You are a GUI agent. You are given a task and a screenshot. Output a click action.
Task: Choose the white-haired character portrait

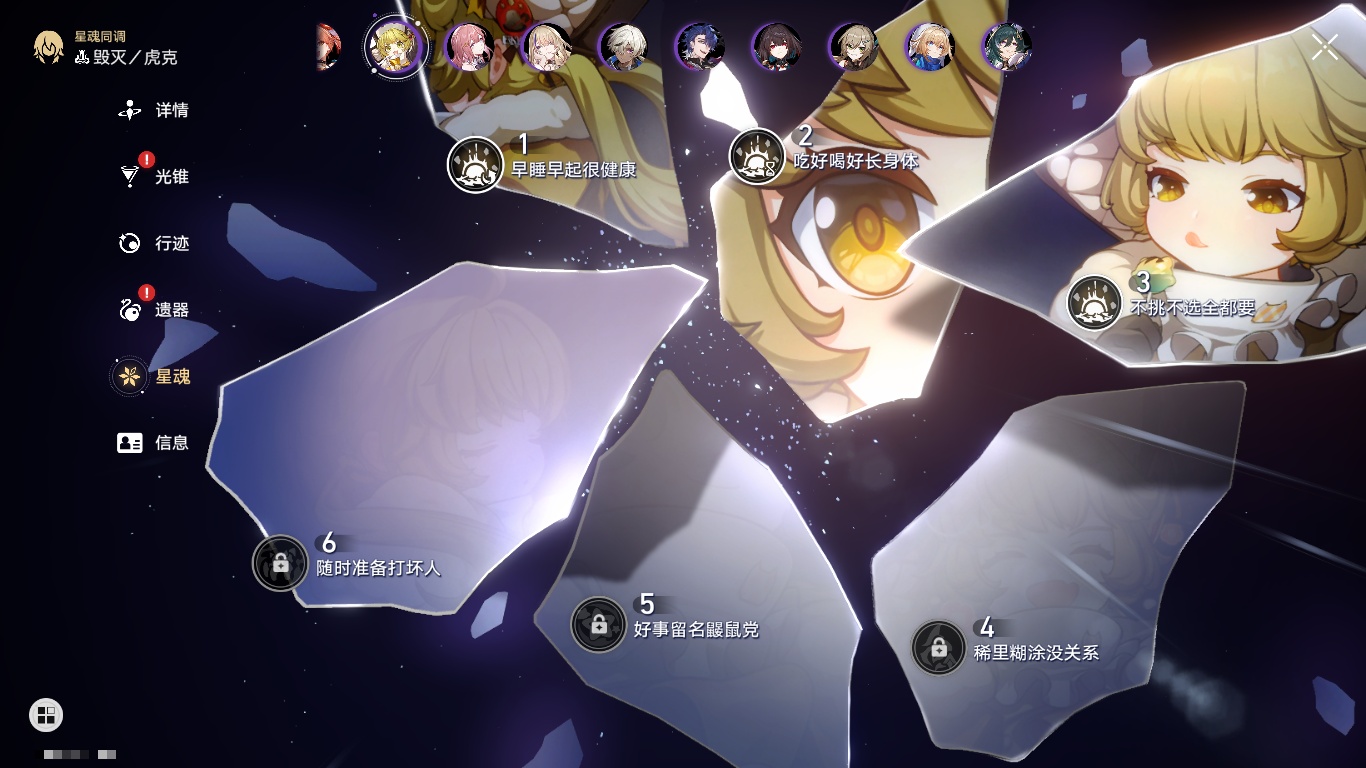623,47
